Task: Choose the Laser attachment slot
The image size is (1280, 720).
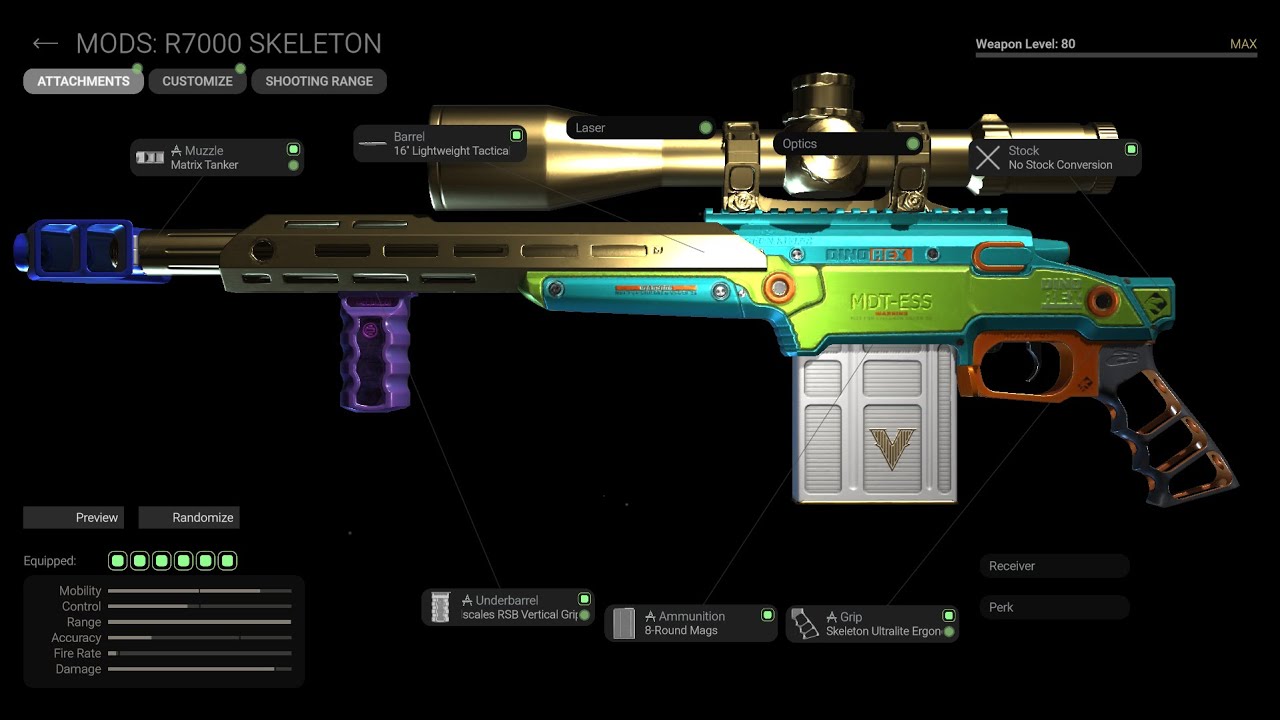Action: (640, 128)
